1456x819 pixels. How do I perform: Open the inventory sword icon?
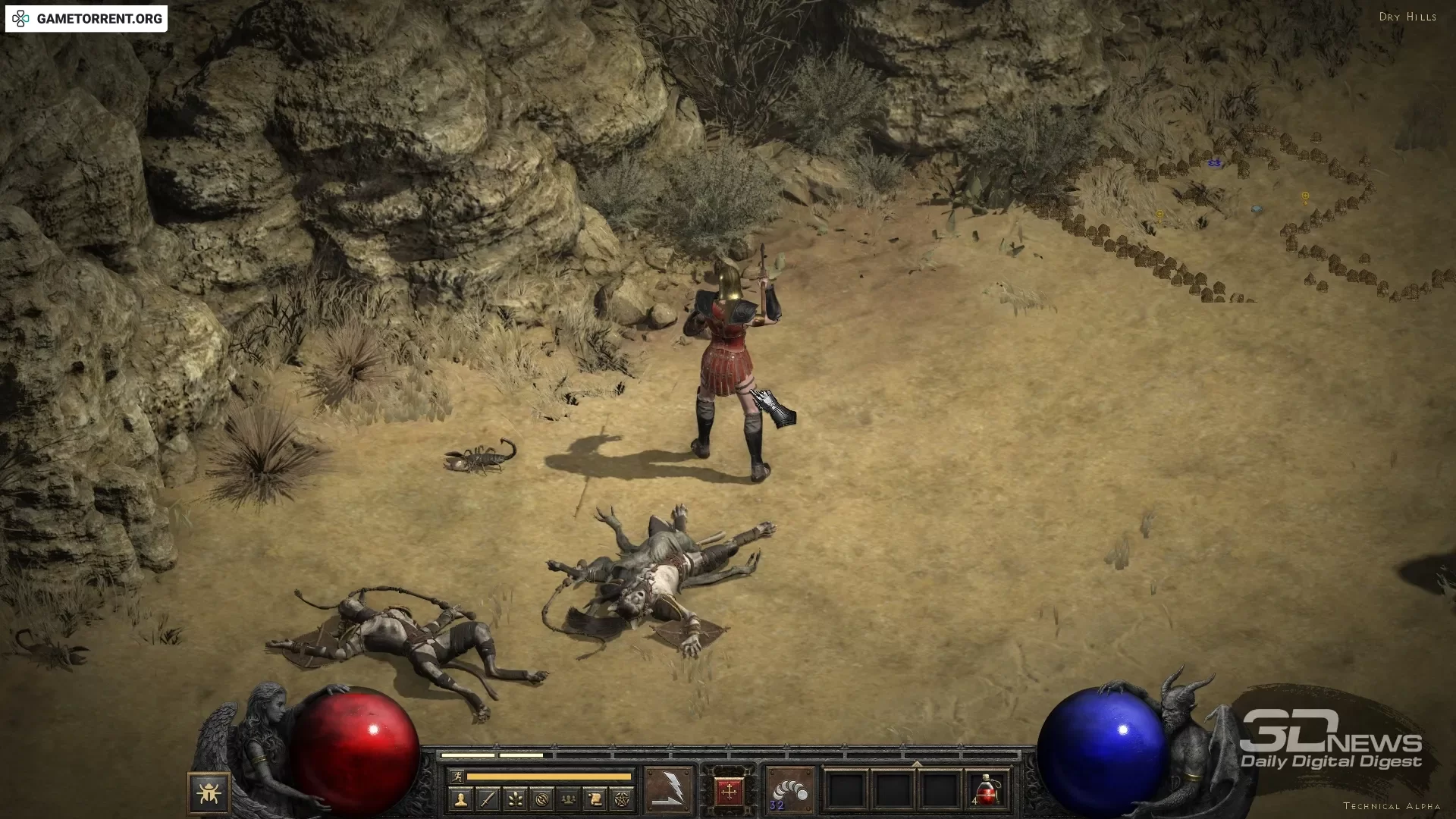coord(488,799)
